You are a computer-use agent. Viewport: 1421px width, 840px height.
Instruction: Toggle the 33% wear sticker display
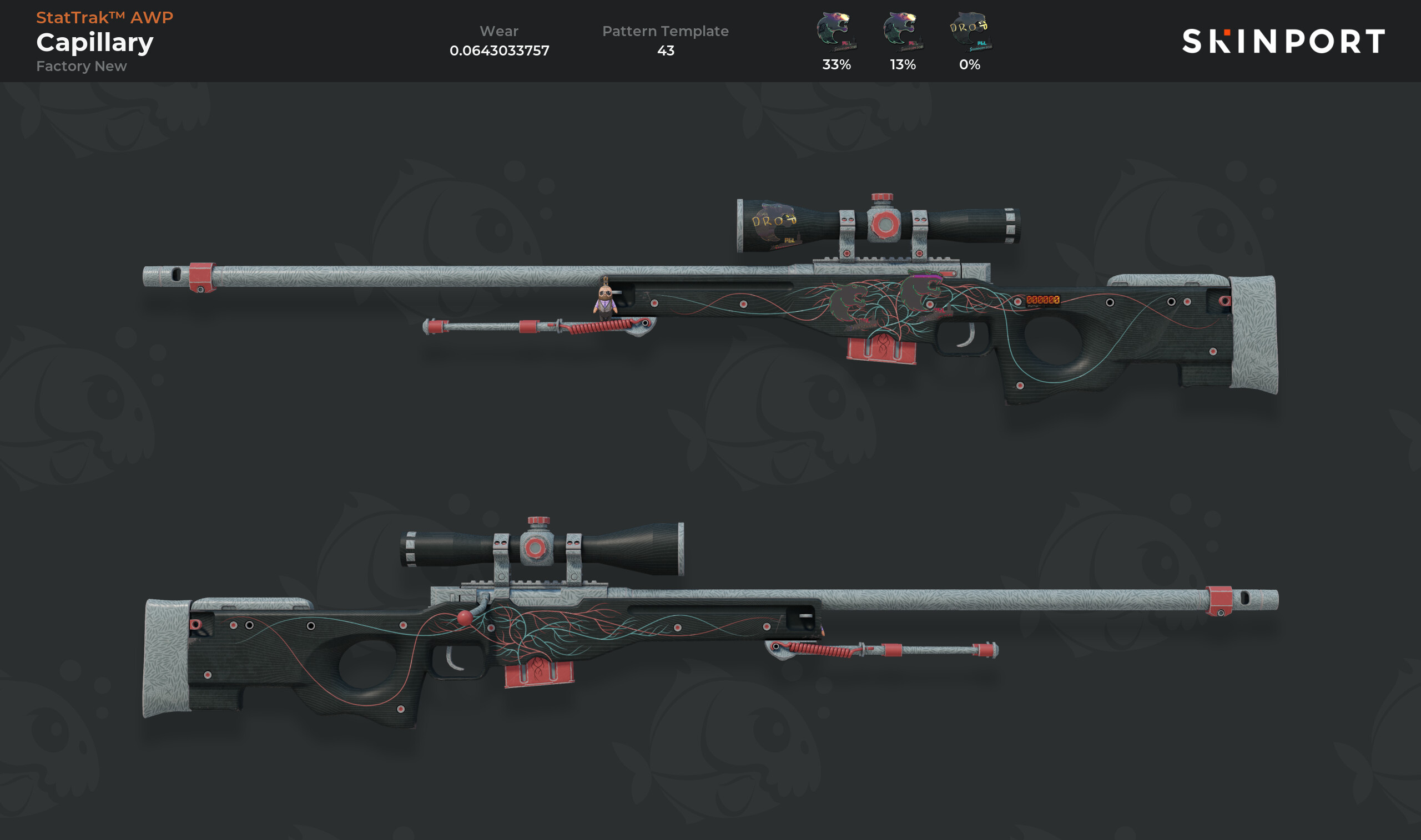(834, 65)
